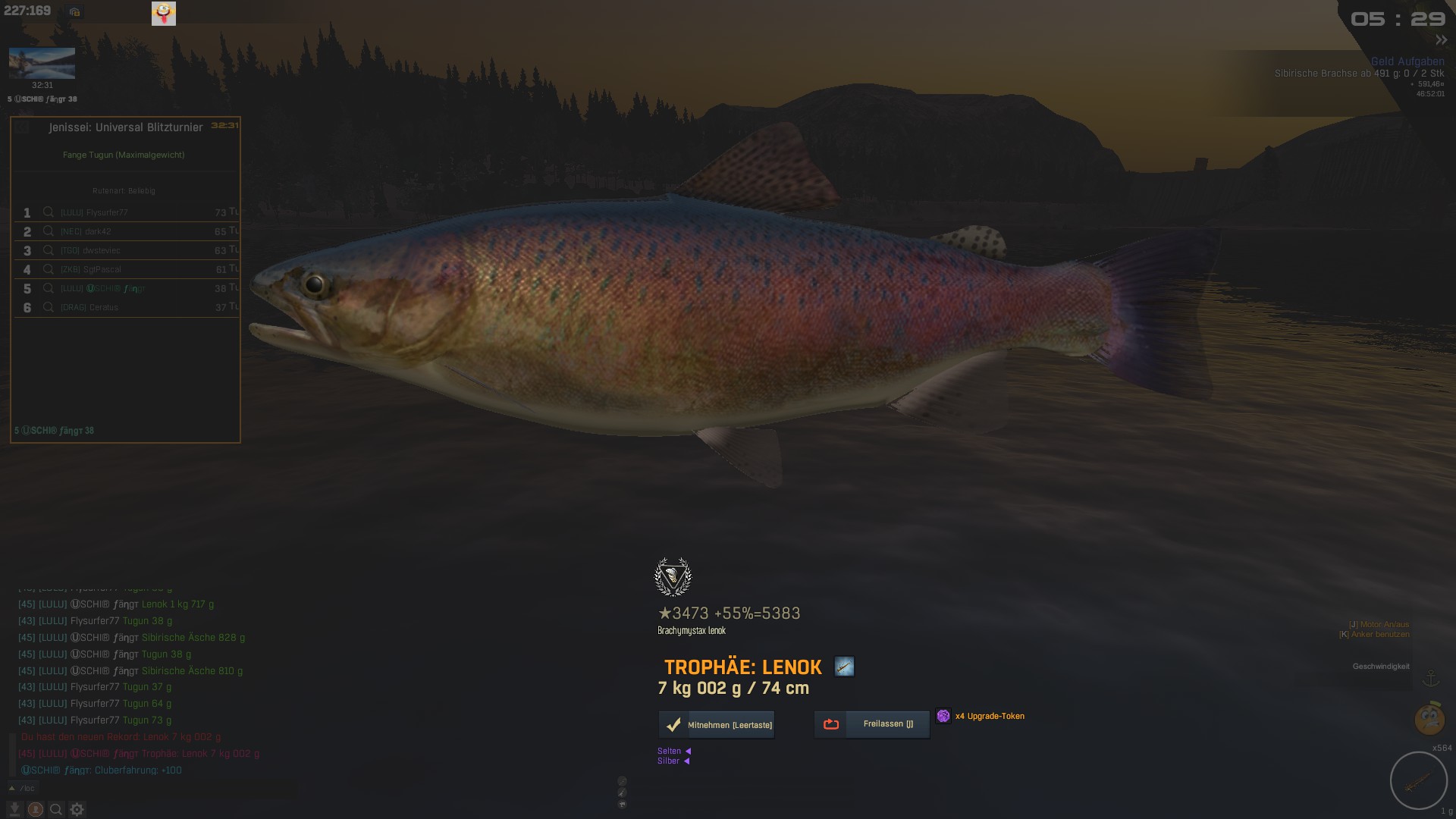Expand the tasks panel with the double-arrow
Screen dimensions: 1456x819
click(x=1441, y=40)
